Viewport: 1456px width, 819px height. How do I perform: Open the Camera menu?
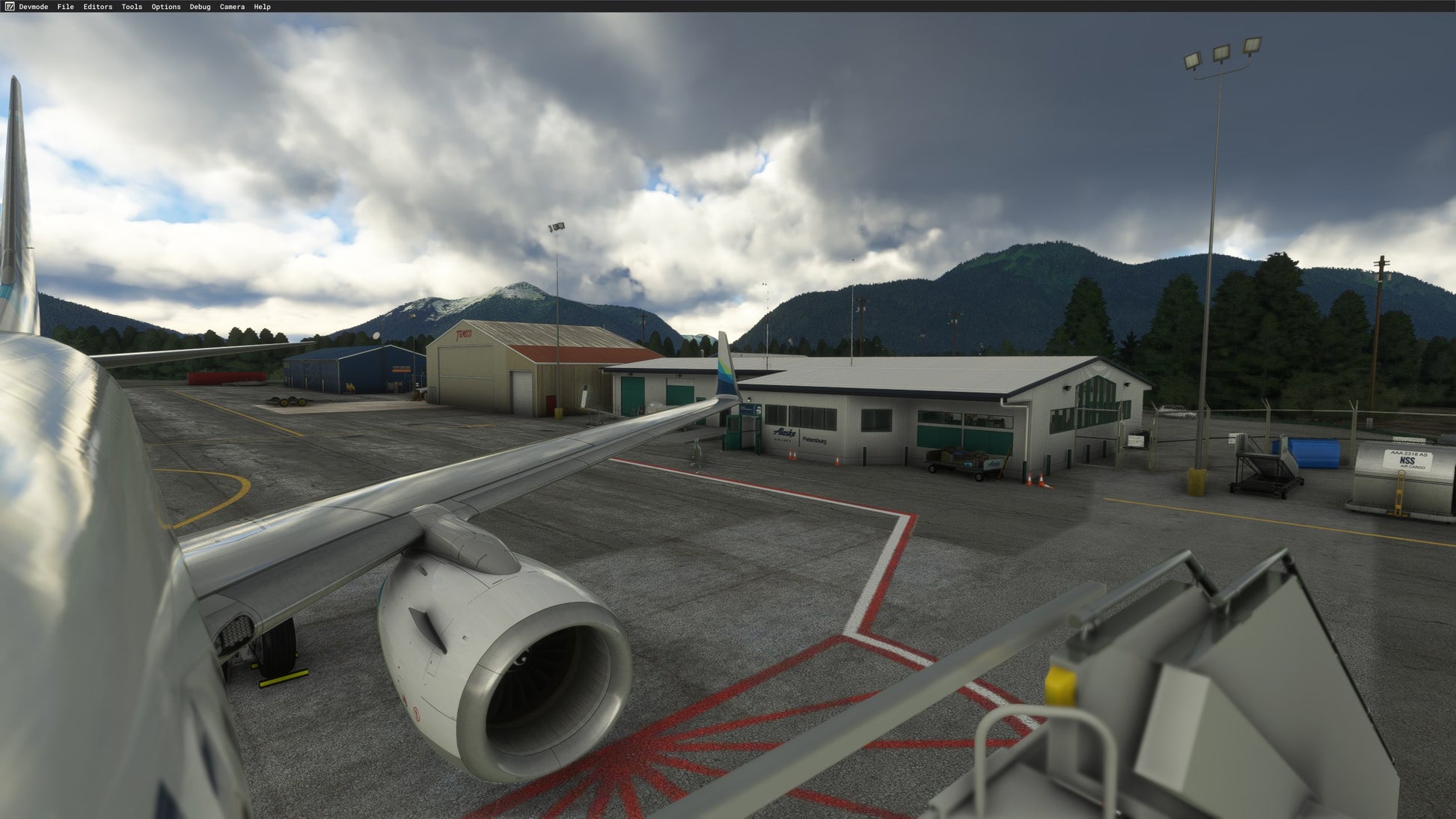click(x=232, y=7)
